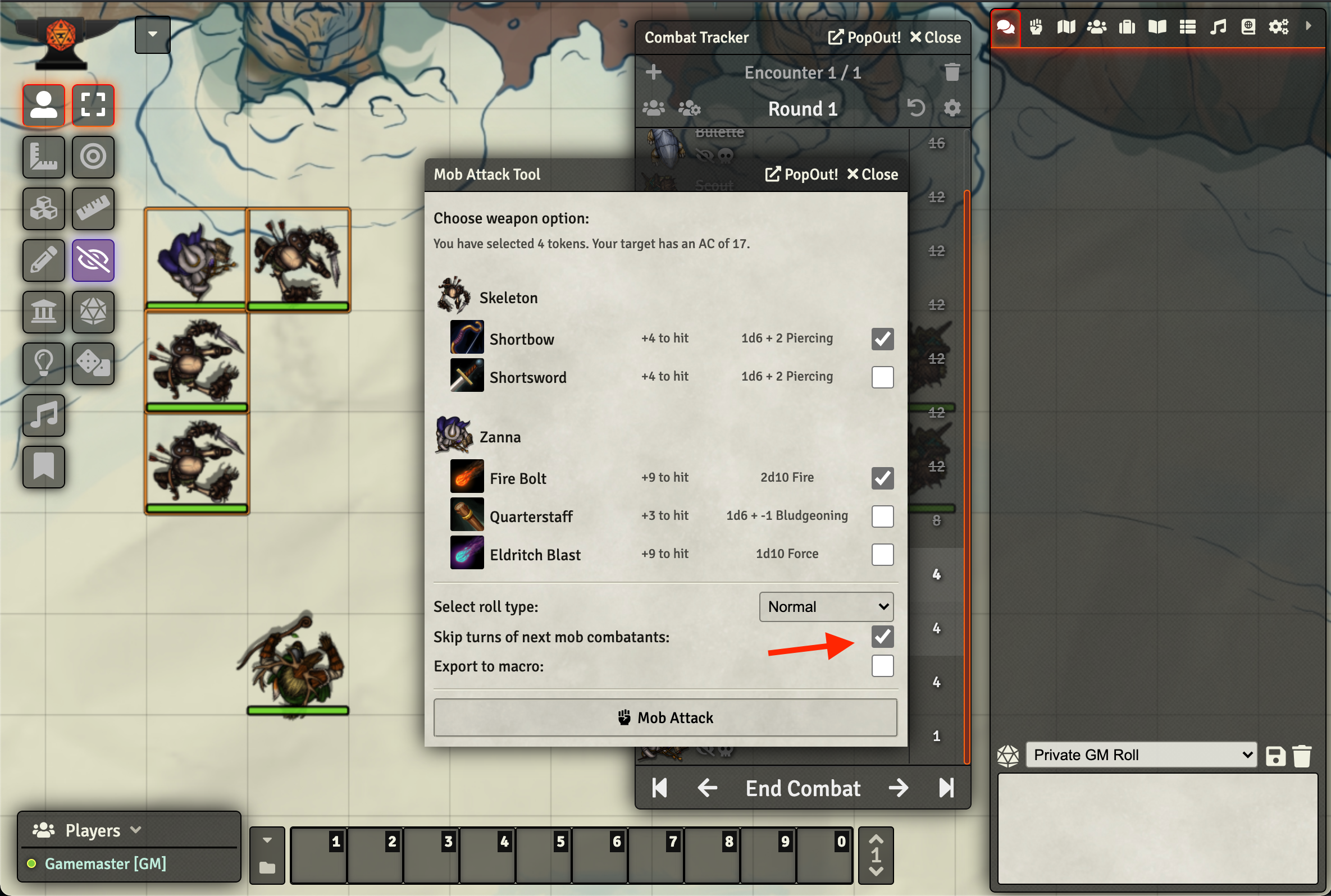This screenshot has width=1331, height=896.
Task: Switch to the Rollable Tables tab
Action: coord(1187,26)
